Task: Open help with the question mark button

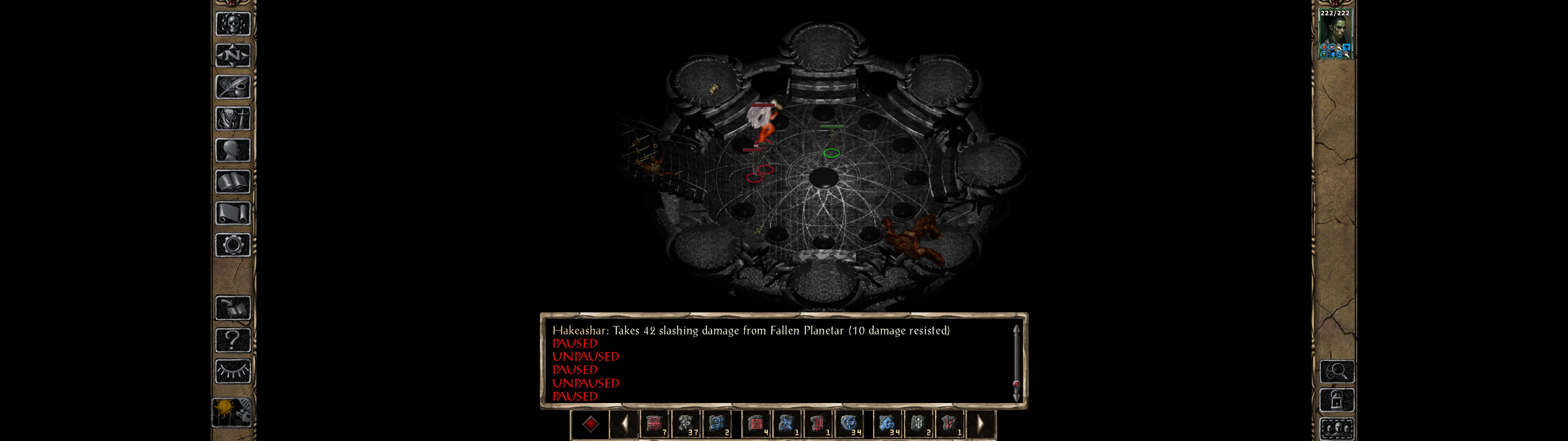Action: [x=233, y=340]
